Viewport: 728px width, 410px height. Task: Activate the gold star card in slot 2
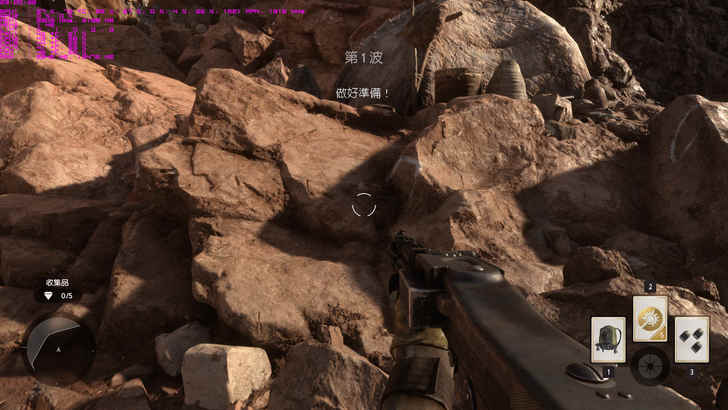click(650, 319)
